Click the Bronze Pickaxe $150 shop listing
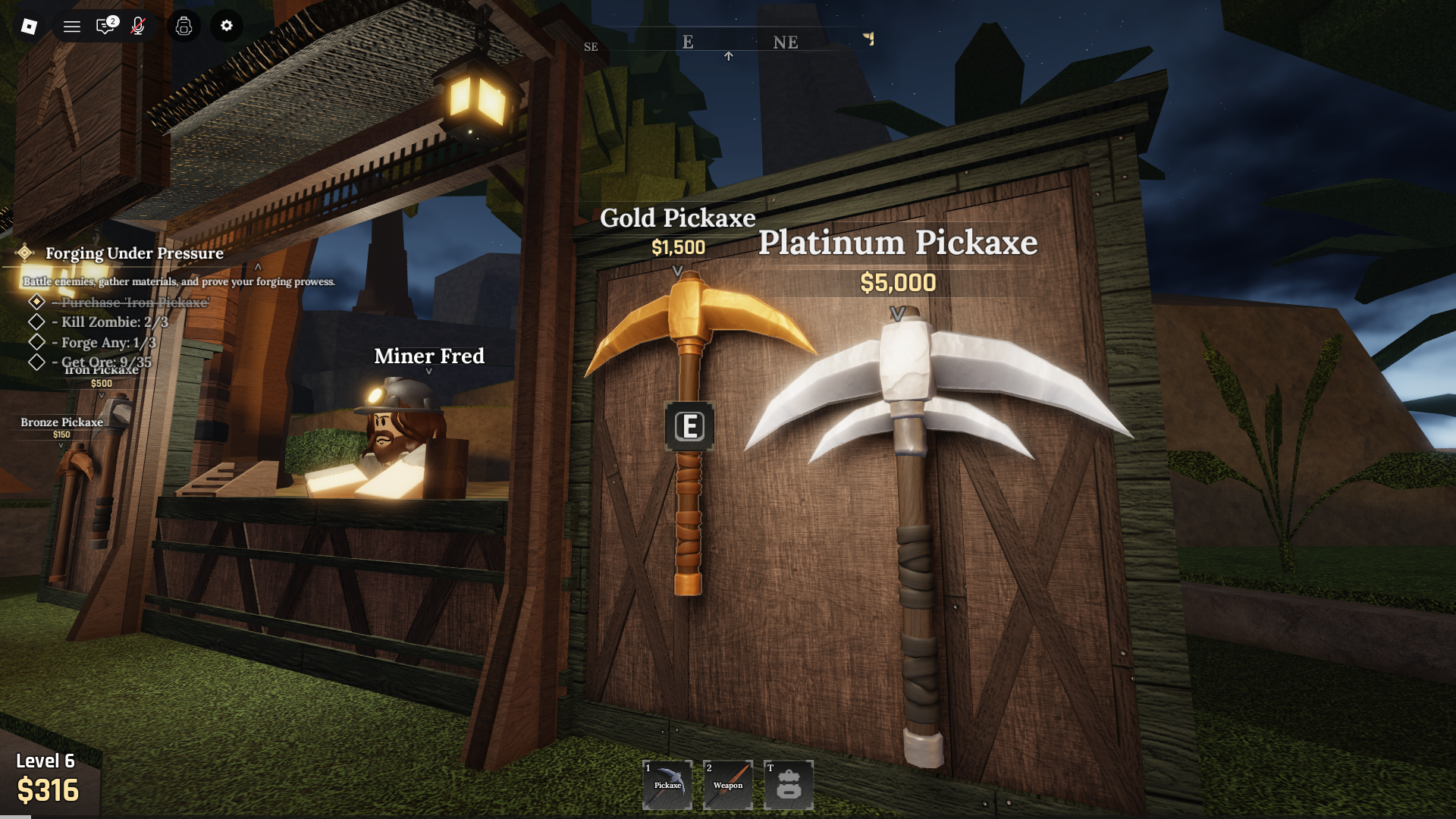Image resolution: width=1456 pixels, height=819 pixels. point(61,428)
